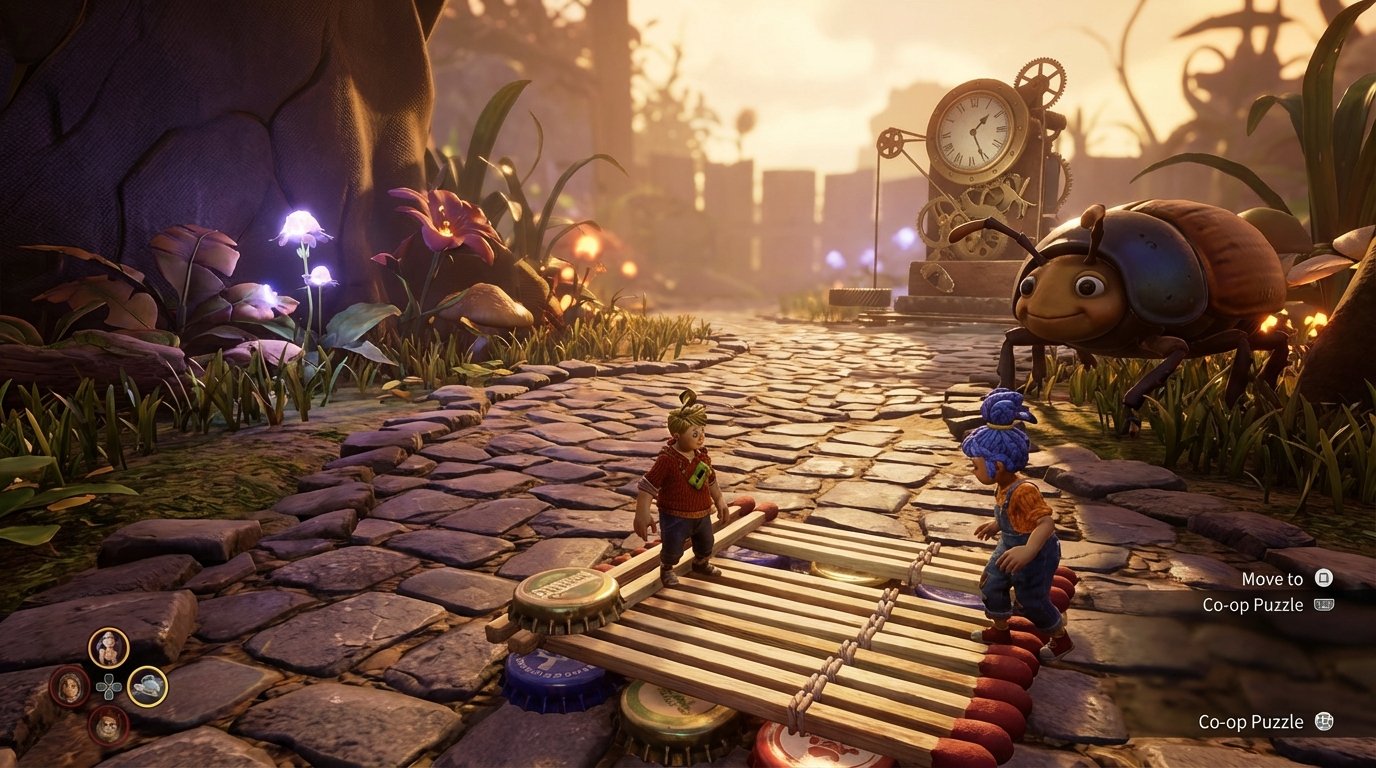Click the bottom gnome portrait on the wheel
1376x768 pixels.
pyautogui.click(x=110, y=724)
